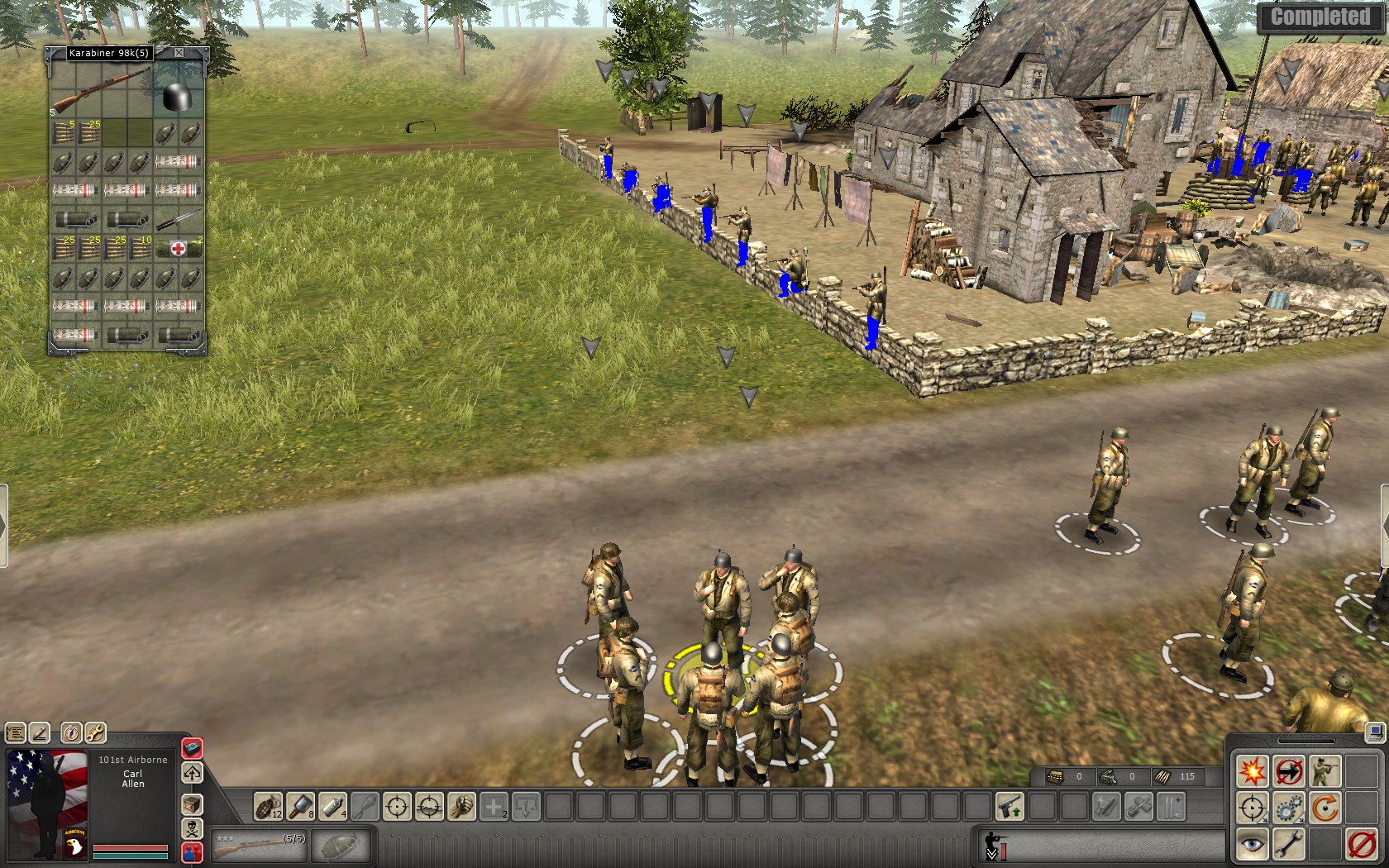Select the first aid kit item
This screenshot has height=868, width=1389.
tap(178, 248)
